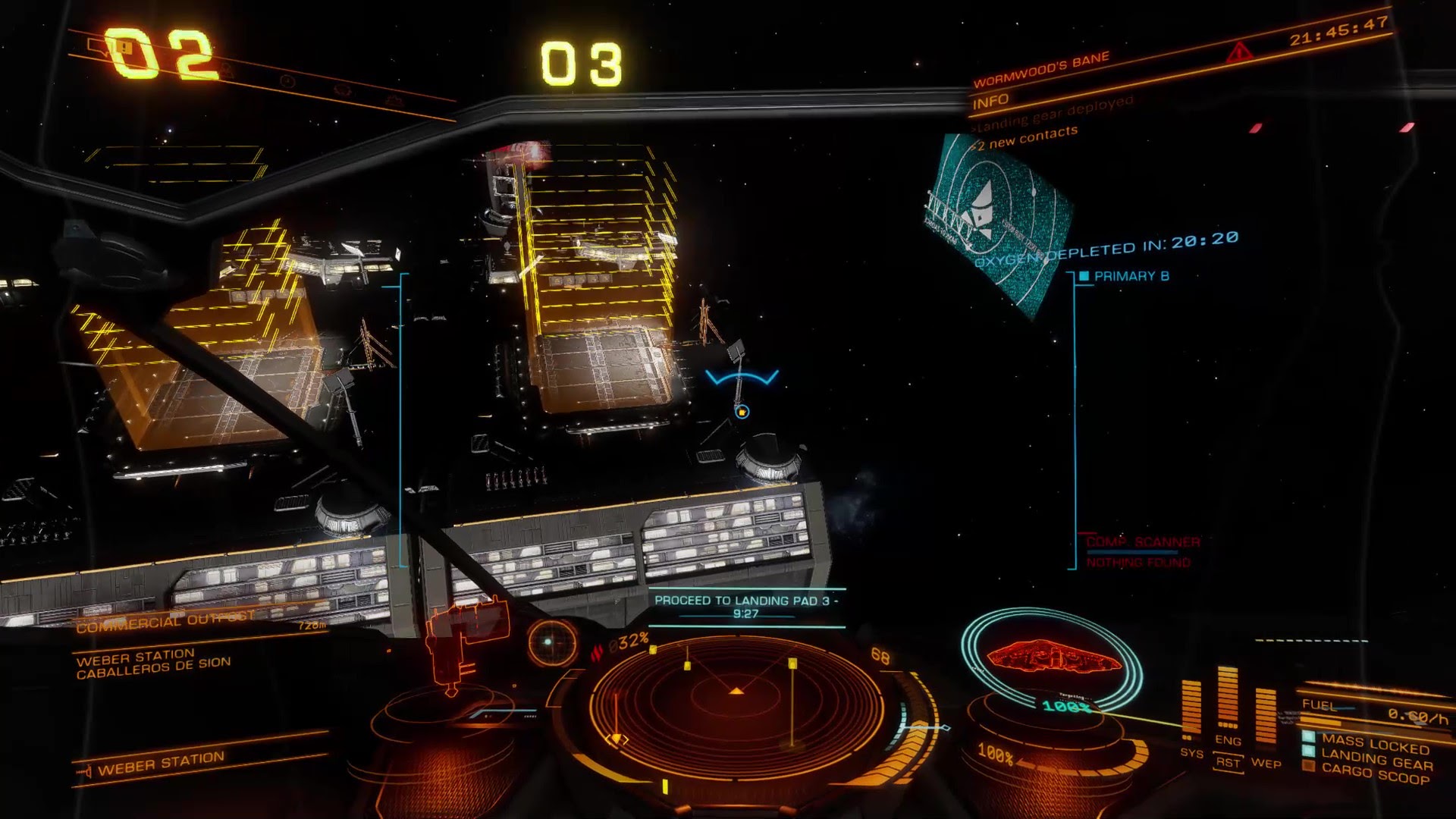Screen dimensions: 1456x819
Task: Open the INFO panel header
Action: pyautogui.click(x=990, y=101)
